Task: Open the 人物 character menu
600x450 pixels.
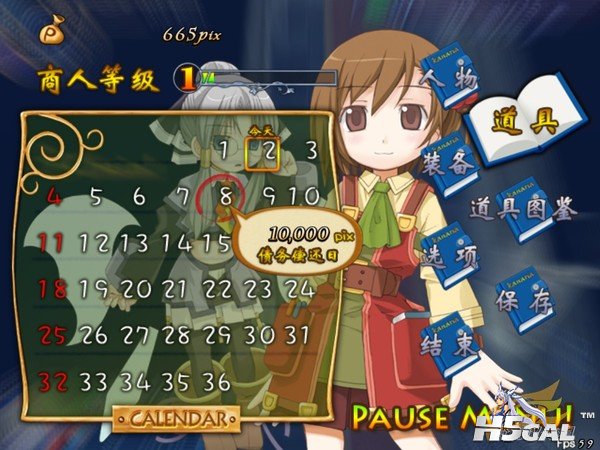Action: tap(448, 76)
